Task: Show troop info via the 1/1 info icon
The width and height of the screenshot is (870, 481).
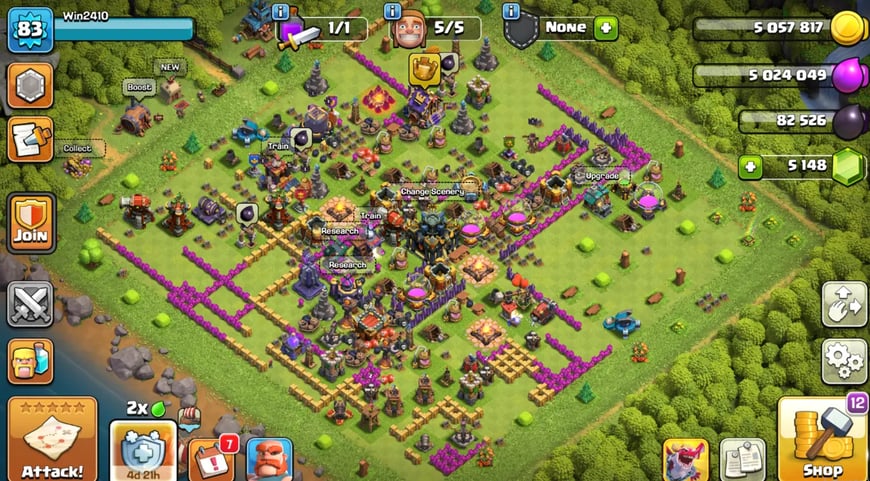Action: click(281, 12)
